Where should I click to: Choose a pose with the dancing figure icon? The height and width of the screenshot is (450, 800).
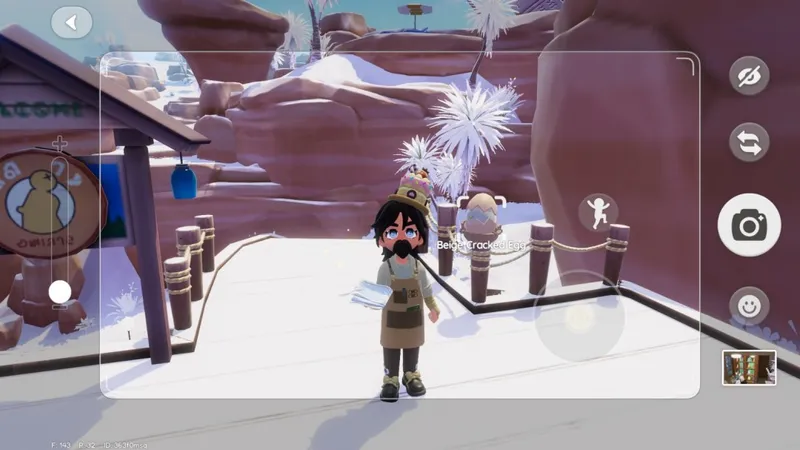pyautogui.click(x=598, y=212)
